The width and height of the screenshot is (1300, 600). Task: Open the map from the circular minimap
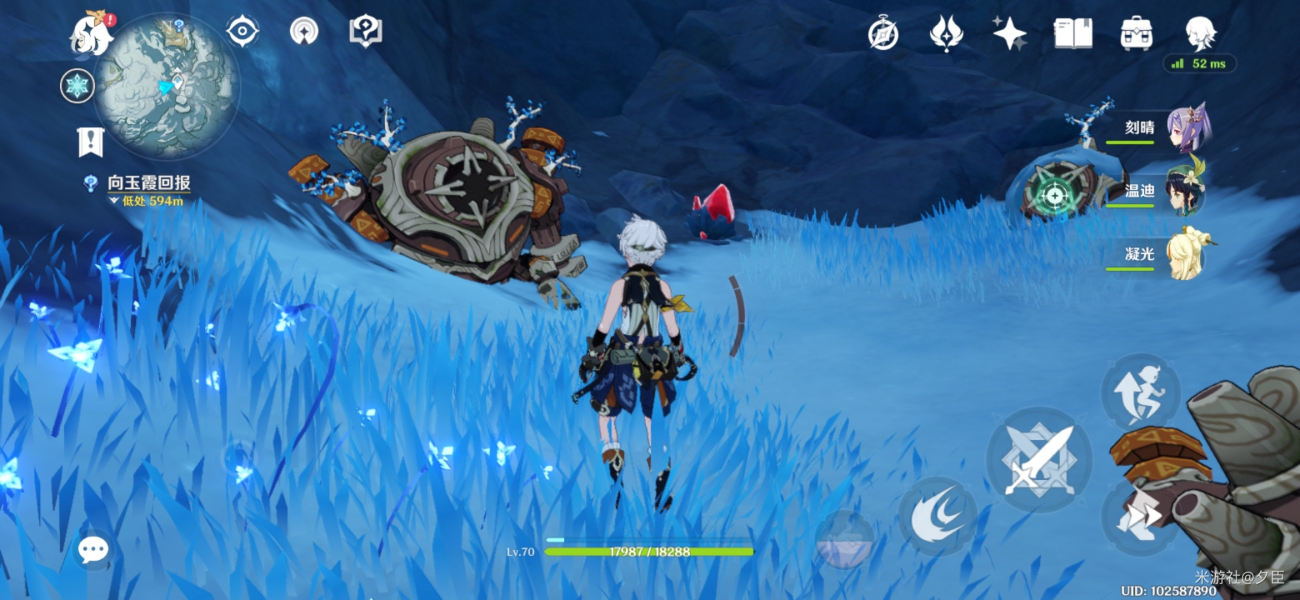tap(166, 86)
